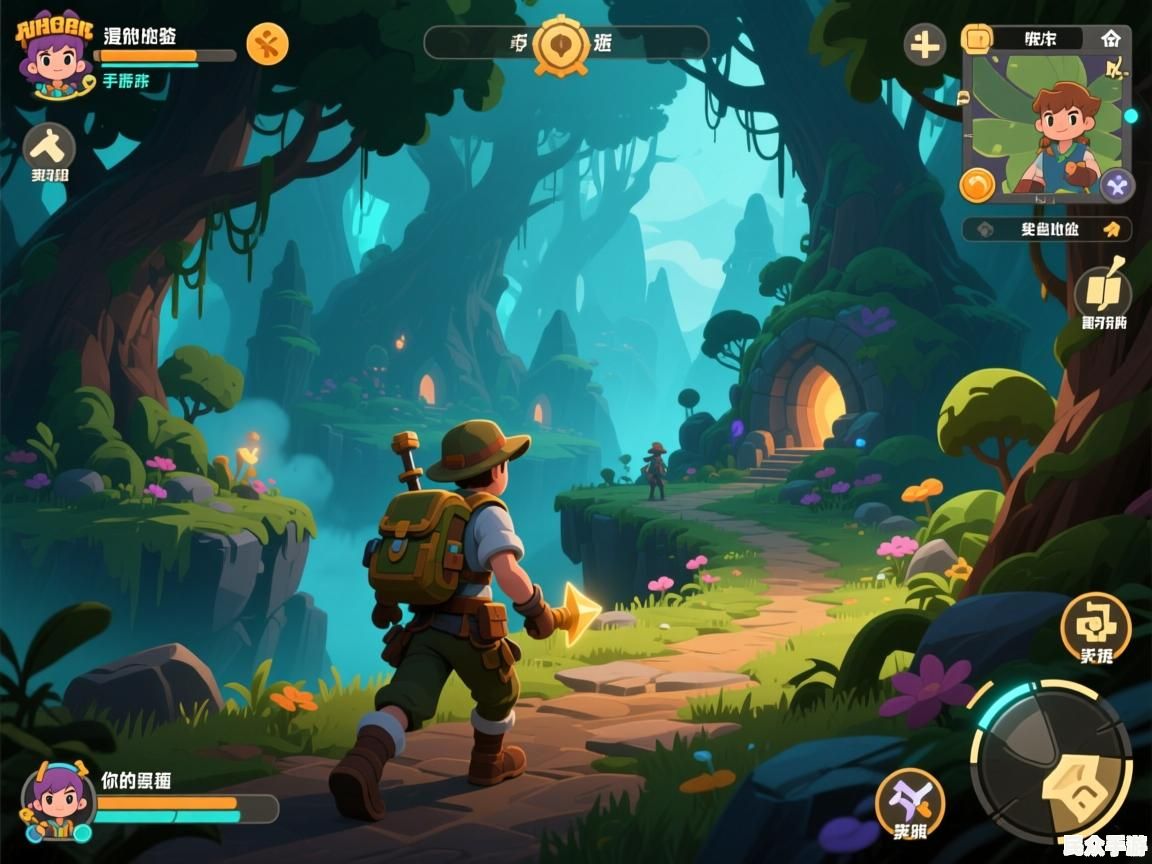Open the gold medal emblem at top center
Screen dimensions: 1152x864
click(560, 44)
